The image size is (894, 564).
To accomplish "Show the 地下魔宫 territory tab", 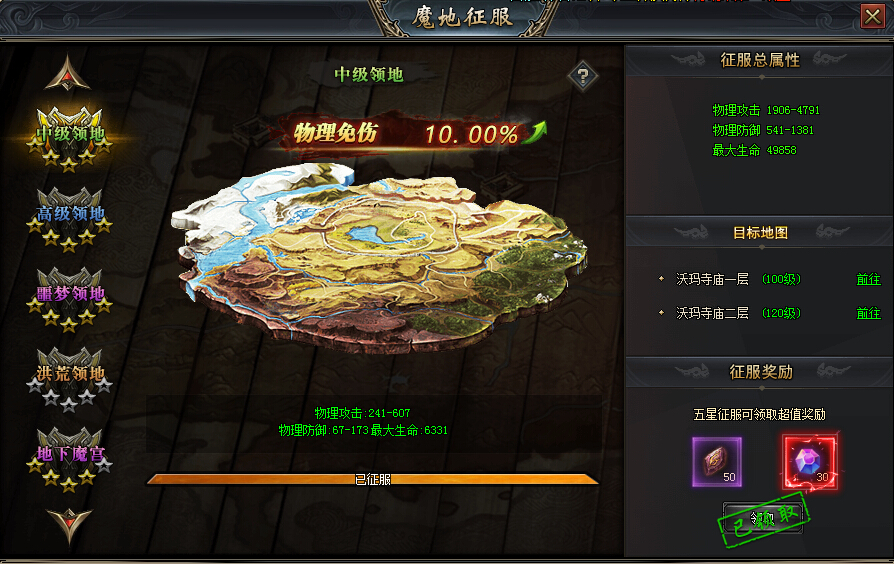I will click(69, 455).
